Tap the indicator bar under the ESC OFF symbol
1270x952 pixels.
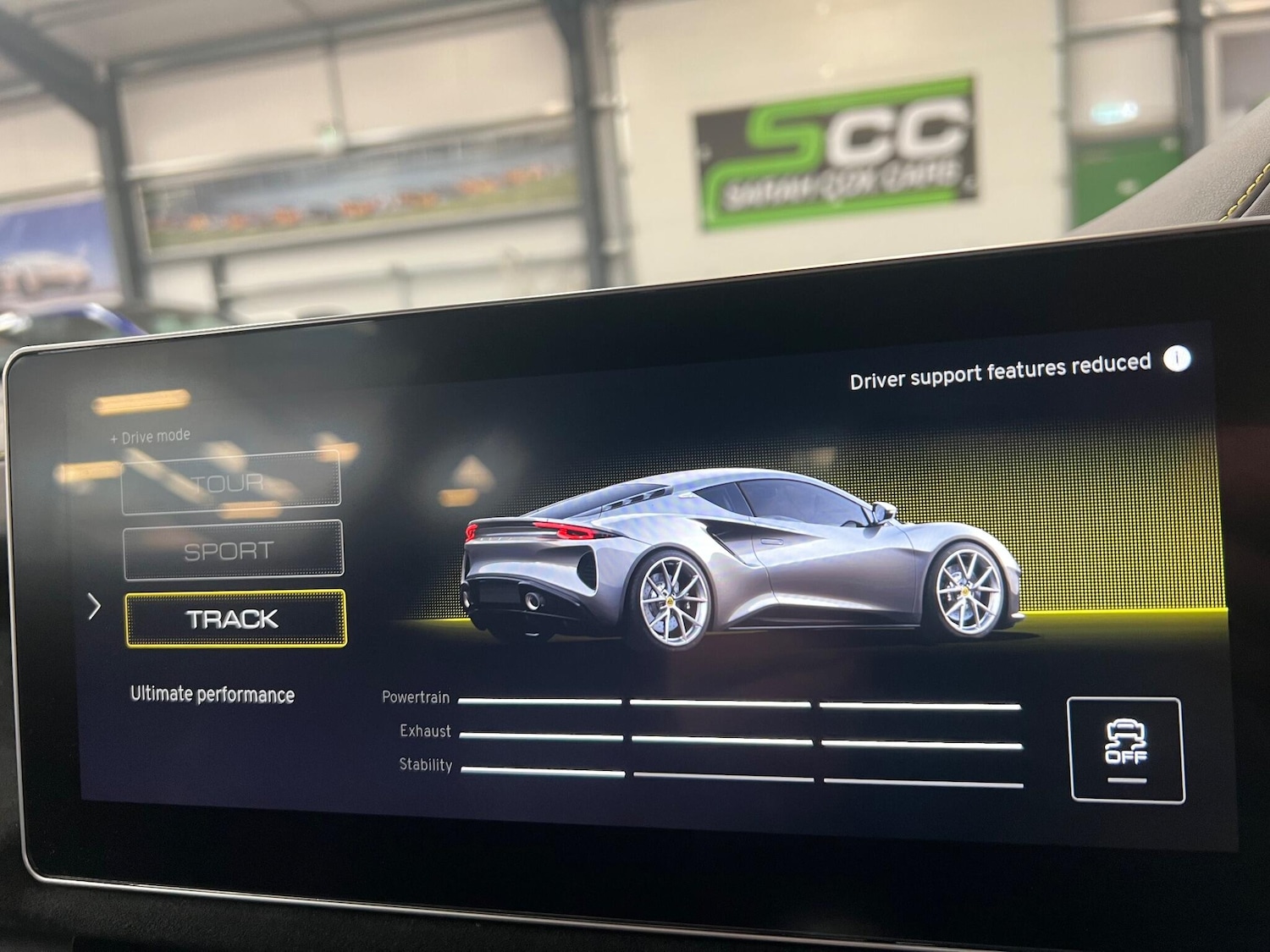[x=1126, y=779]
